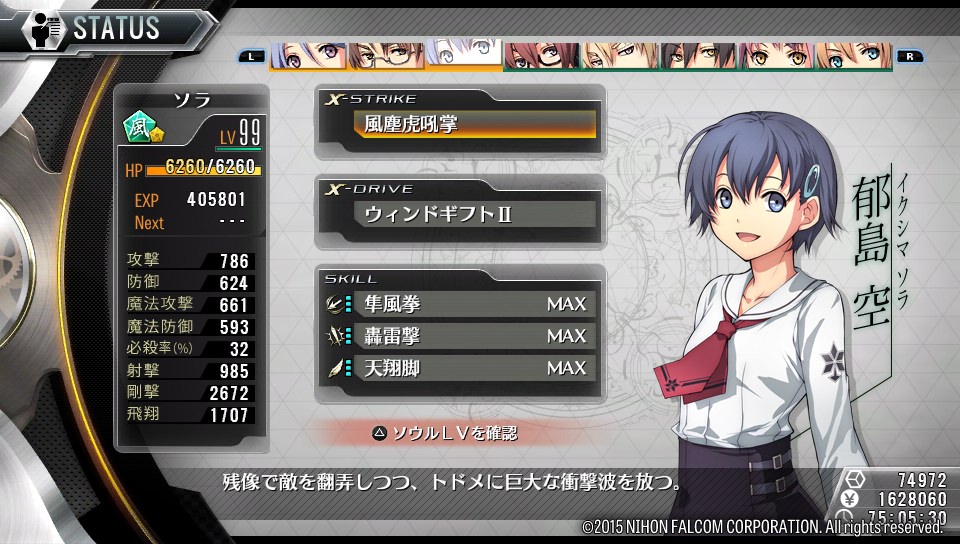Image resolution: width=960 pixels, height=544 pixels.
Task: Switch to the silver-haired purple-eyed character portrait
Action: 307,56
